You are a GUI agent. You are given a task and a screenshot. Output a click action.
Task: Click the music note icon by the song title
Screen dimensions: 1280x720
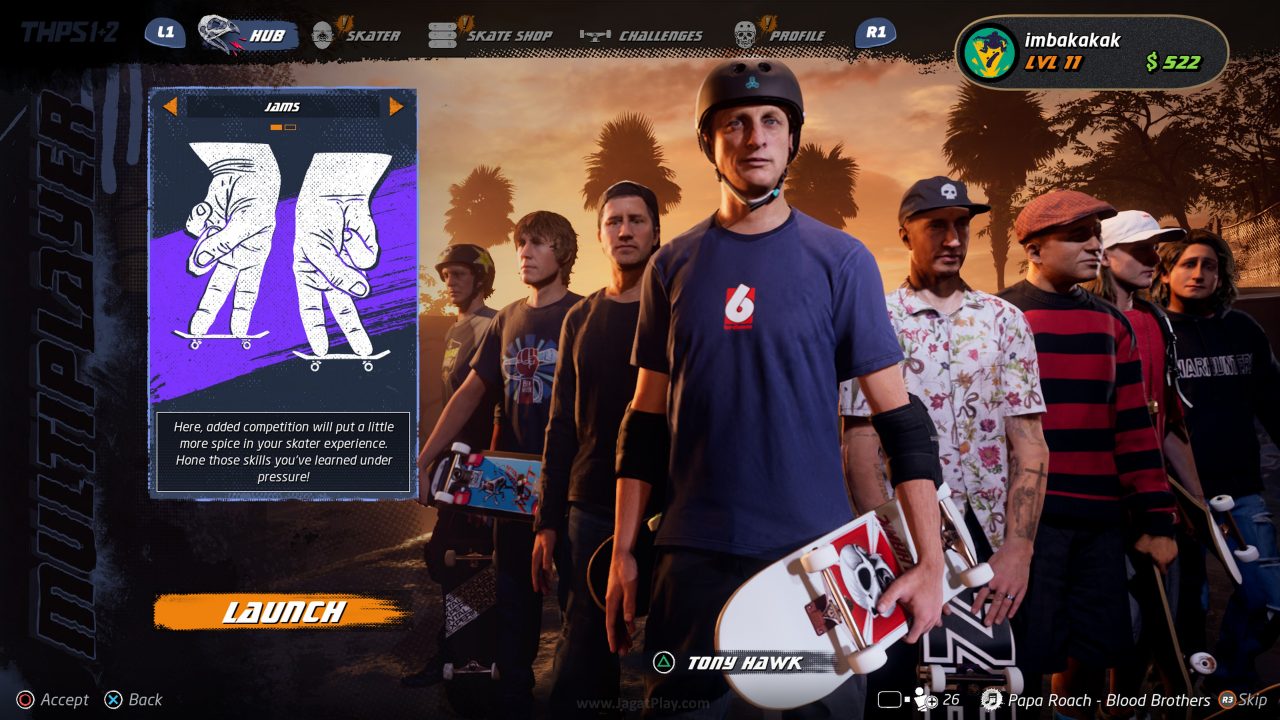click(991, 700)
